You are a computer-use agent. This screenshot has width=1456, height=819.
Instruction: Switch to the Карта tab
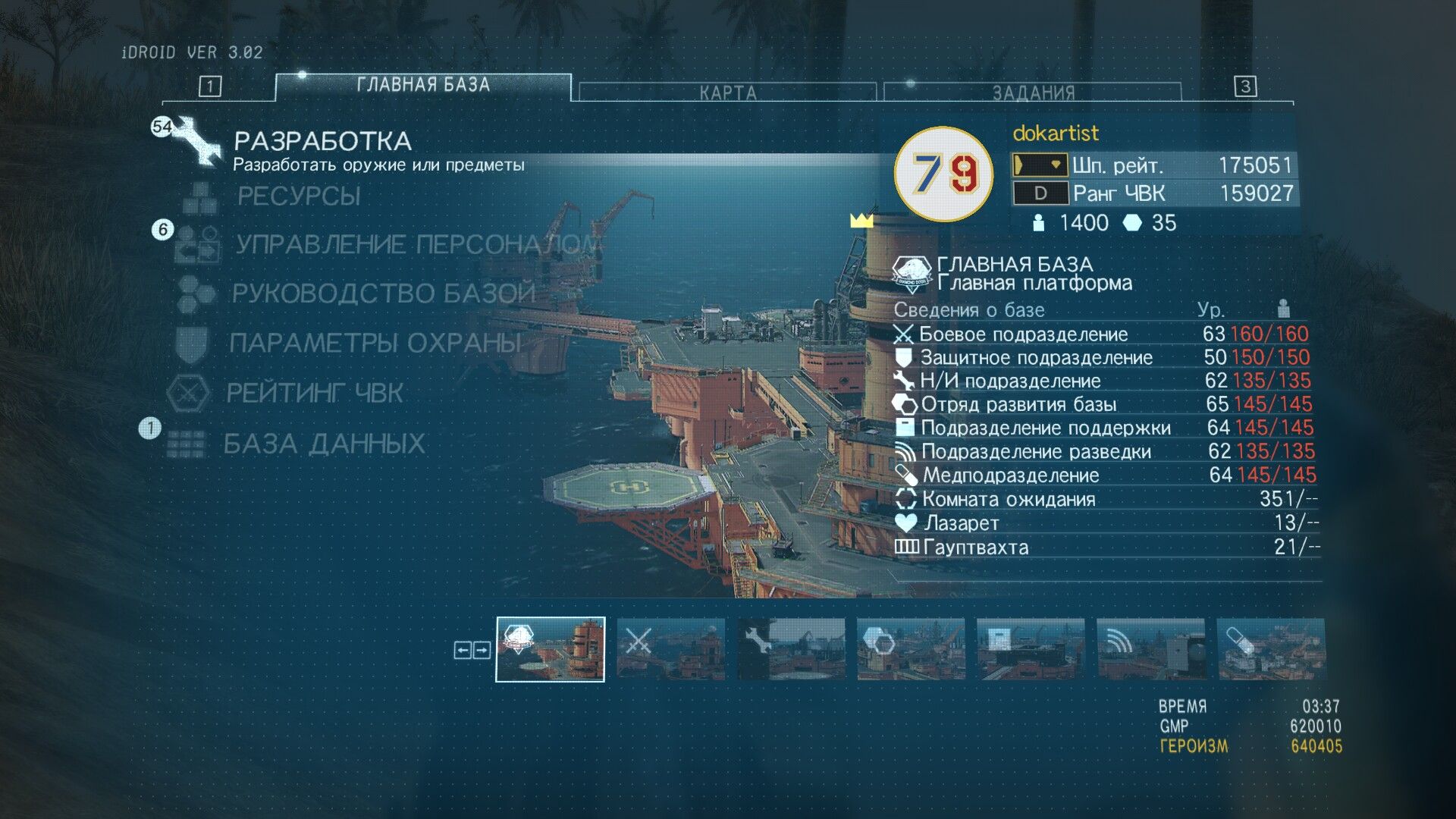(727, 93)
